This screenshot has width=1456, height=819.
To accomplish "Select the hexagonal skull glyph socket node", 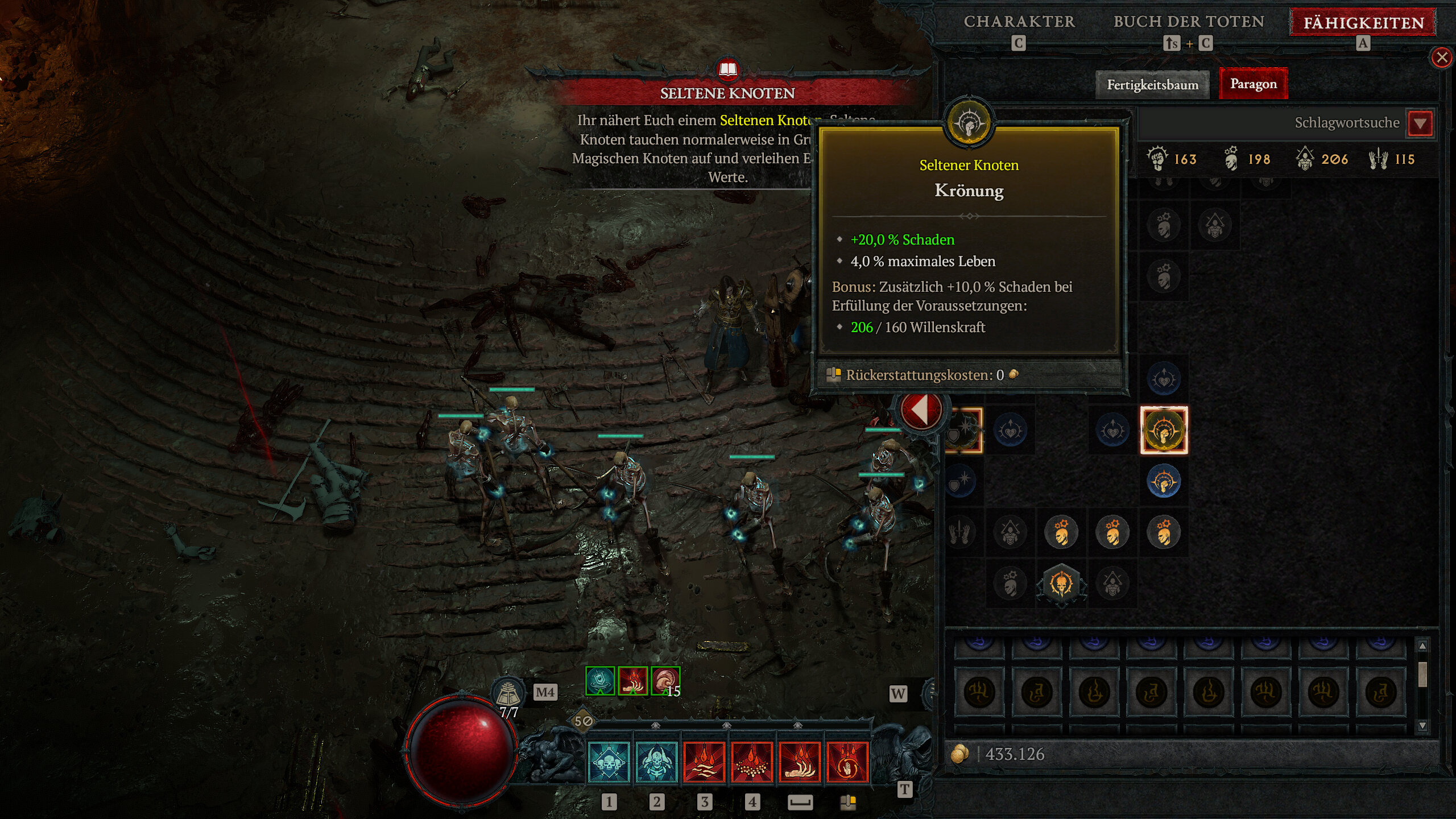I will (1061, 584).
